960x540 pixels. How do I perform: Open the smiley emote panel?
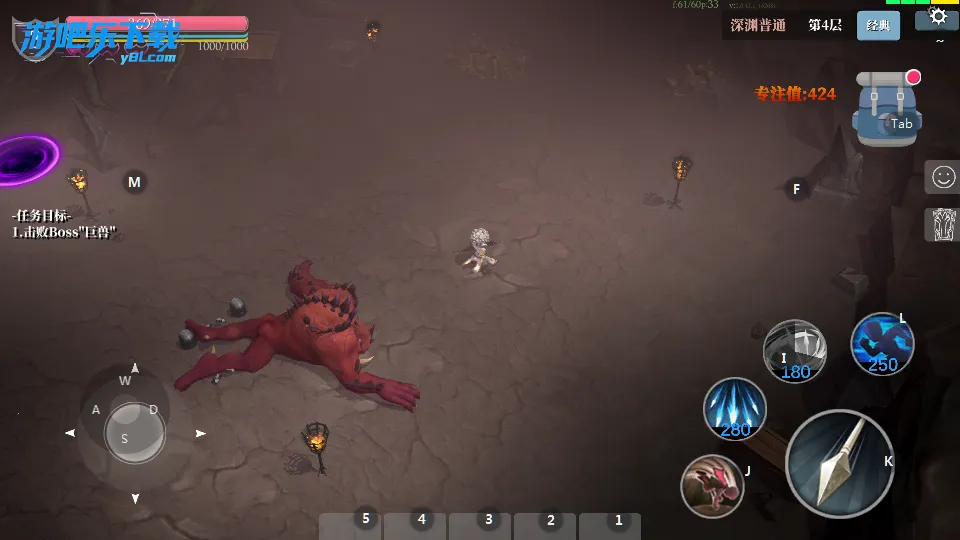[x=942, y=178]
